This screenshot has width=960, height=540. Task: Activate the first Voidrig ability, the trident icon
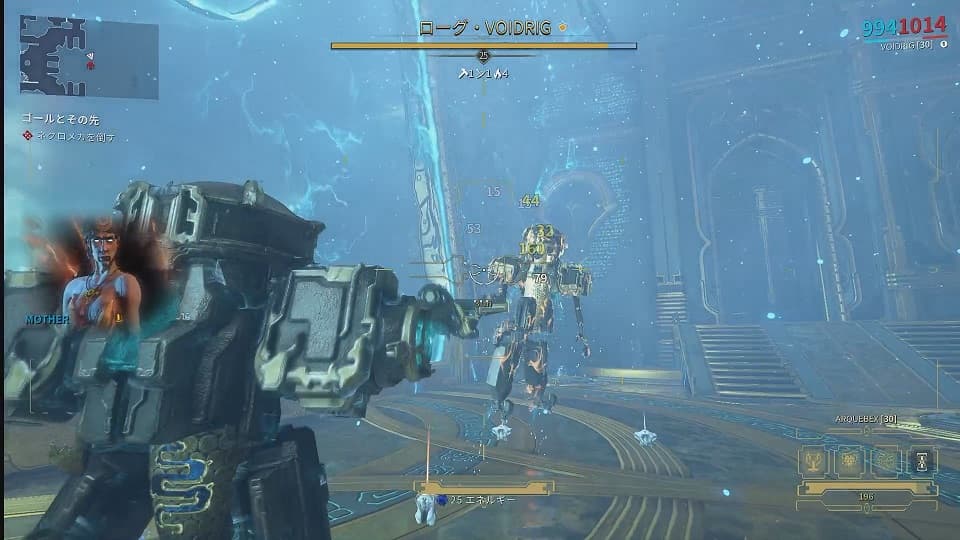point(813,460)
